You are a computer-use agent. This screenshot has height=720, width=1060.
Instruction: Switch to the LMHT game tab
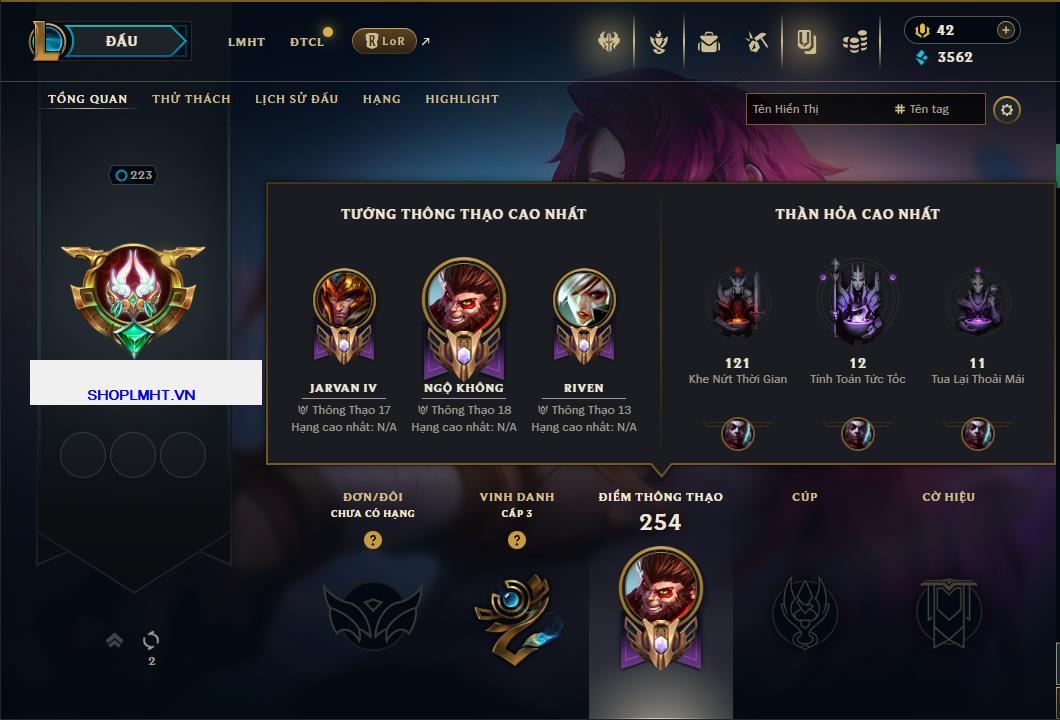coord(246,42)
